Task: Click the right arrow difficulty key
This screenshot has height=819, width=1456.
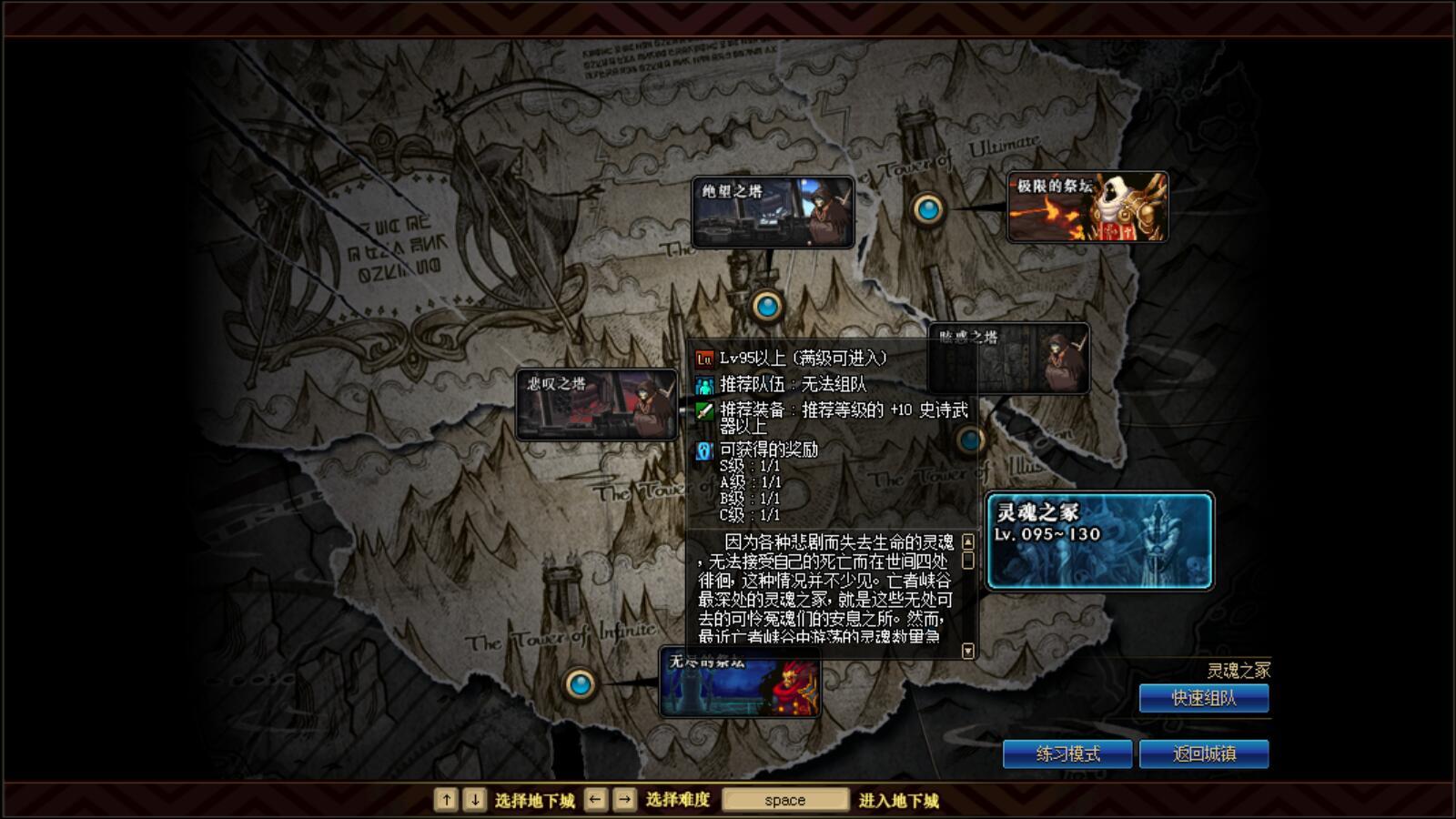Action: point(624,799)
